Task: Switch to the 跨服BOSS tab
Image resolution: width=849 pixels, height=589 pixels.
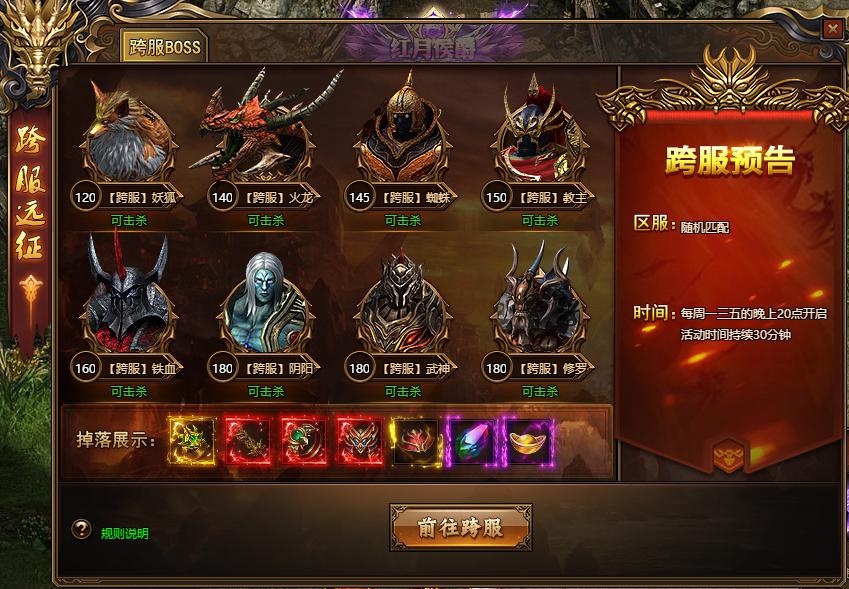Action: (x=164, y=46)
